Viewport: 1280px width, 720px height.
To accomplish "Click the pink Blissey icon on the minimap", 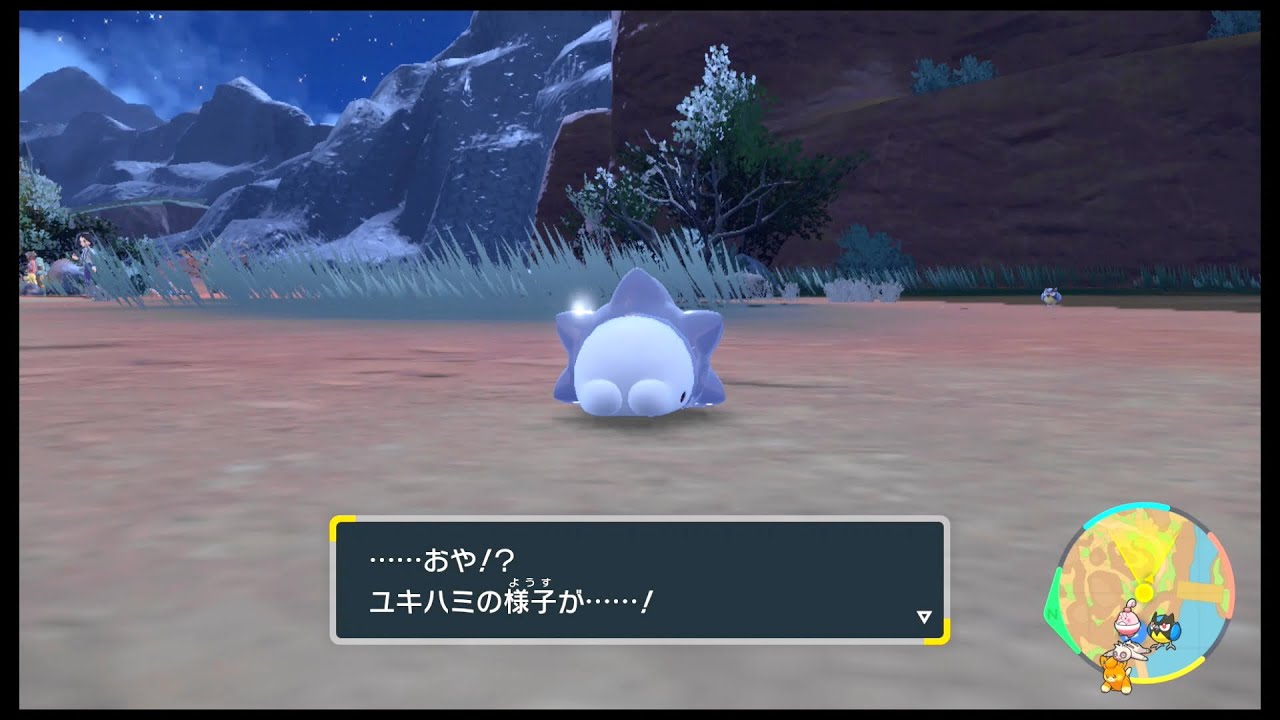I will [x=1128, y=622].
